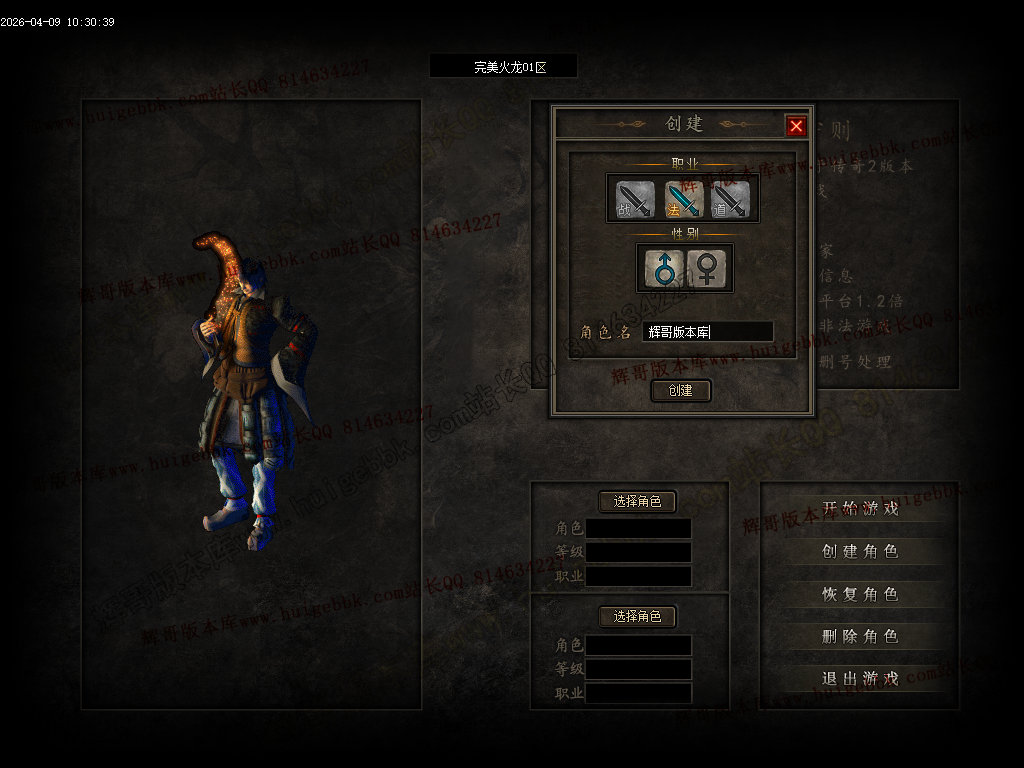Select the 战 warrior class icon
The width and height of the screenshot is (1024, 768).
[635, 200]
